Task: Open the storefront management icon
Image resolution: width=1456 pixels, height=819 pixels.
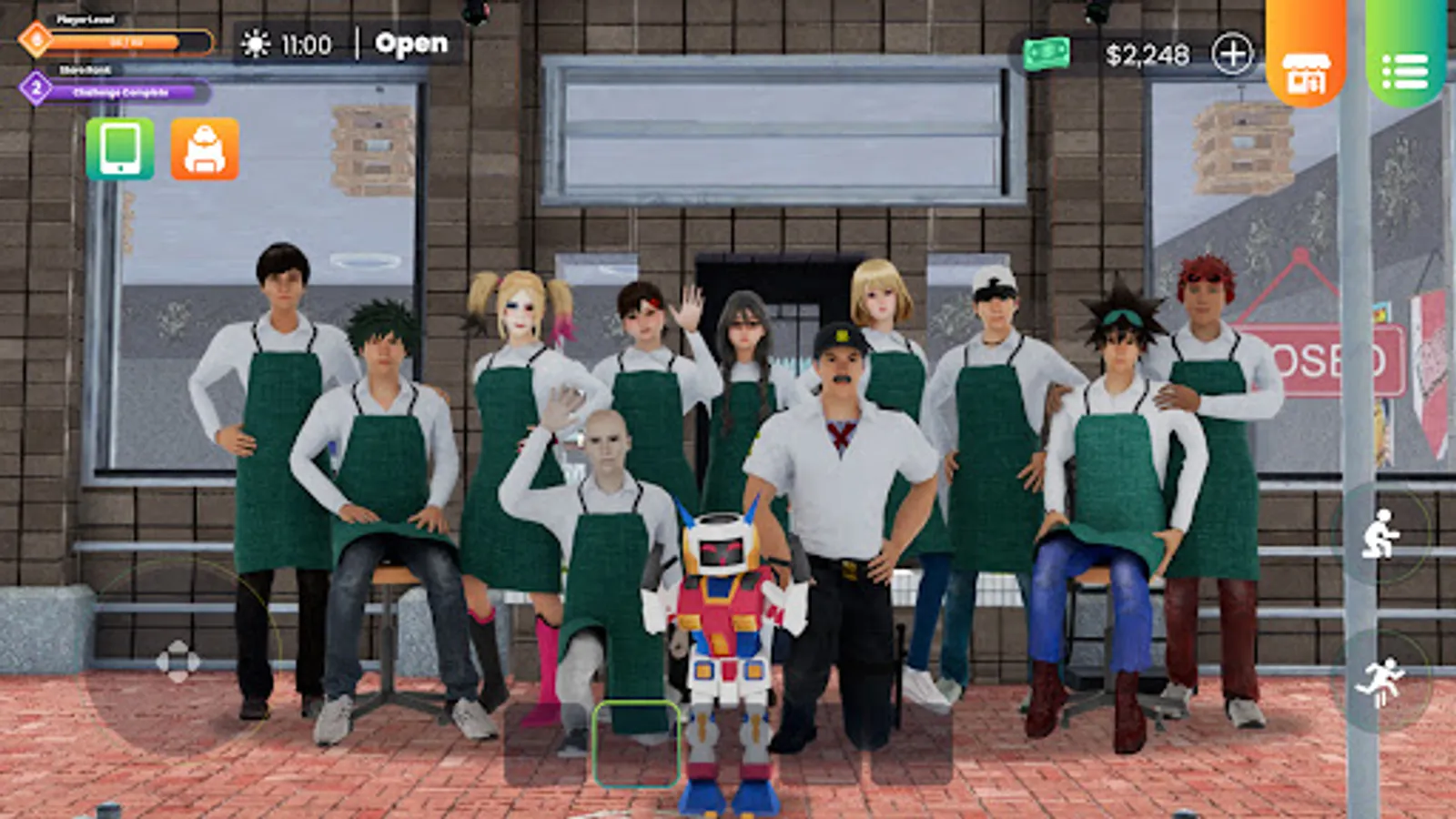Action: 1306,71
